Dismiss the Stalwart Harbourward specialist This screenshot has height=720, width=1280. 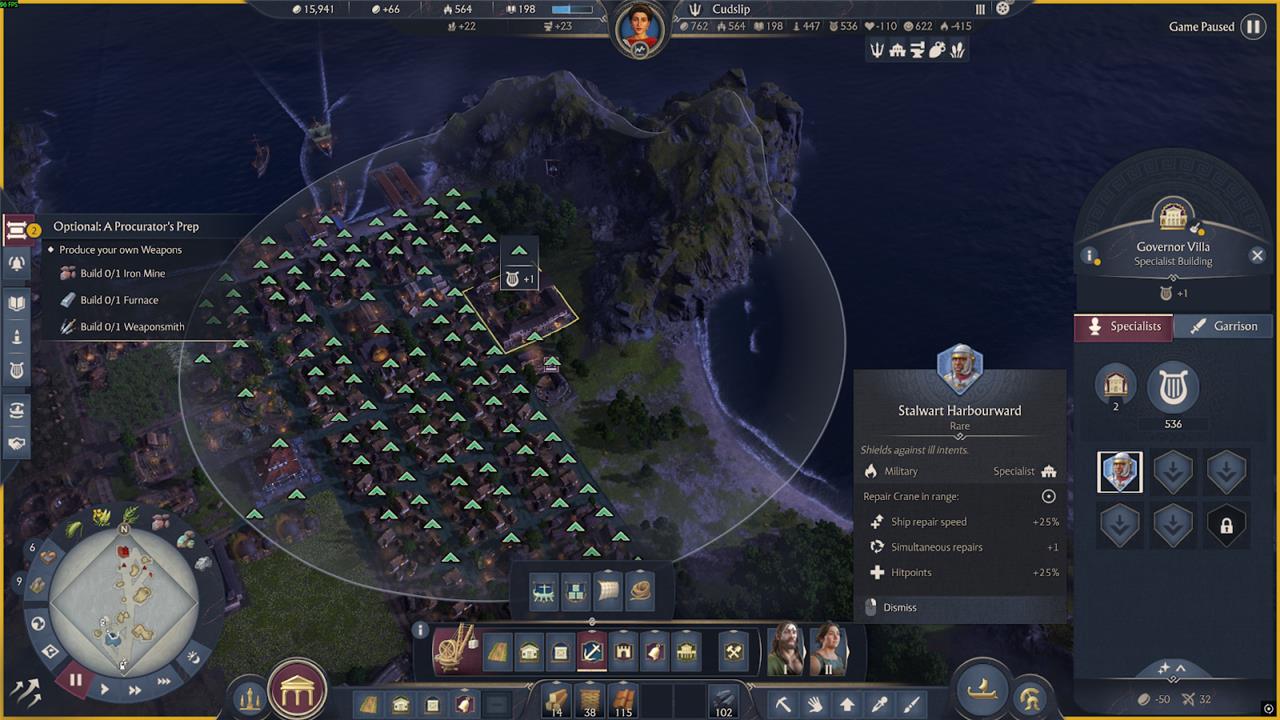point(899,607)
